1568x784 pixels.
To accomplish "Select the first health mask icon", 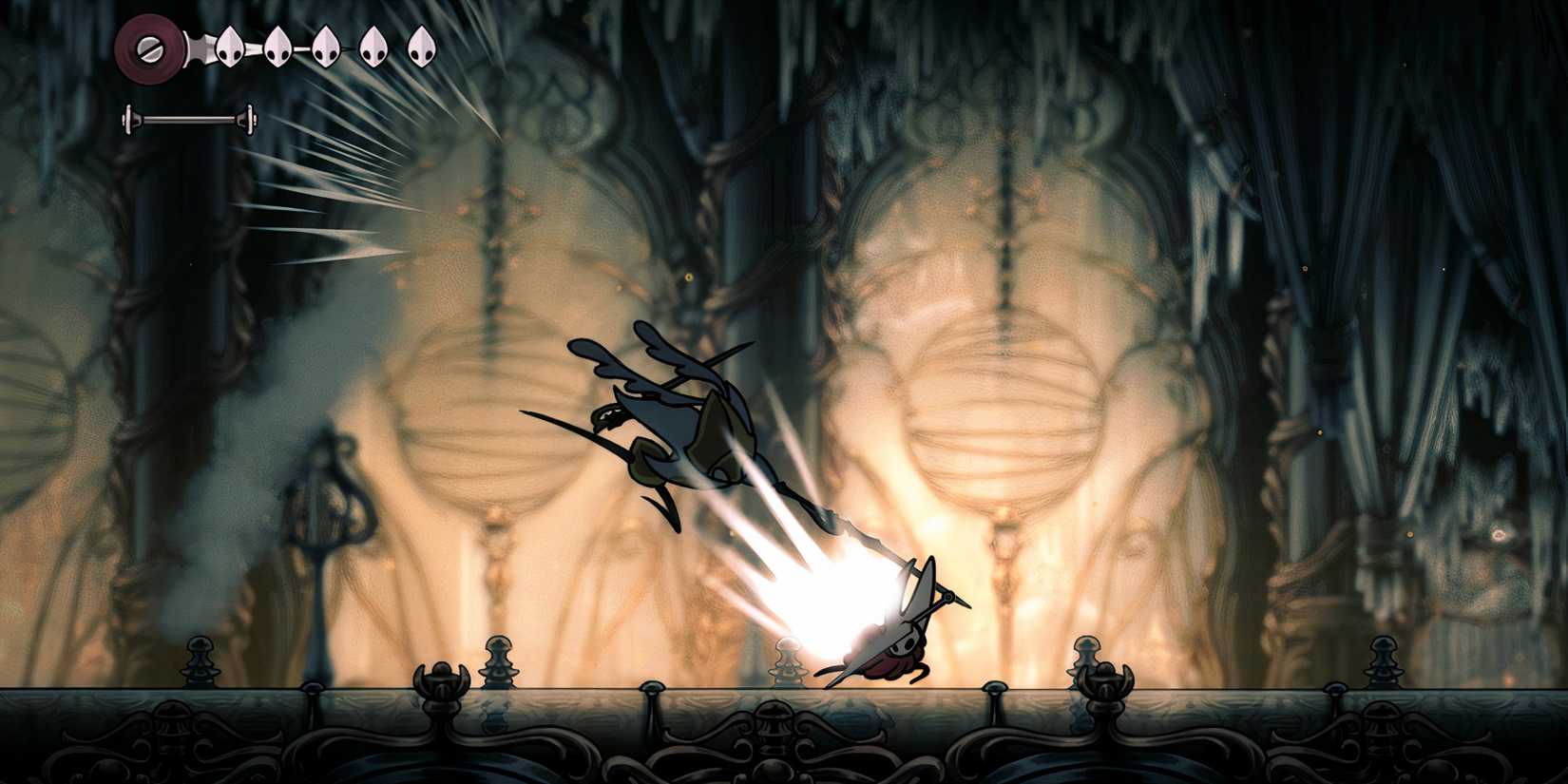I will click(x=228, y=45).
